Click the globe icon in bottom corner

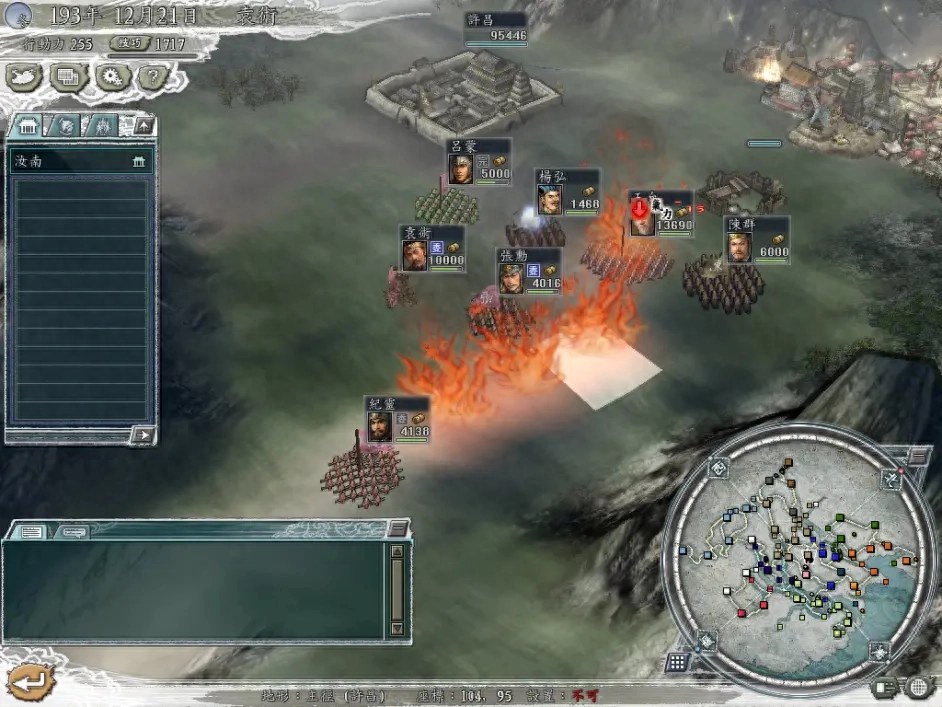918,688
